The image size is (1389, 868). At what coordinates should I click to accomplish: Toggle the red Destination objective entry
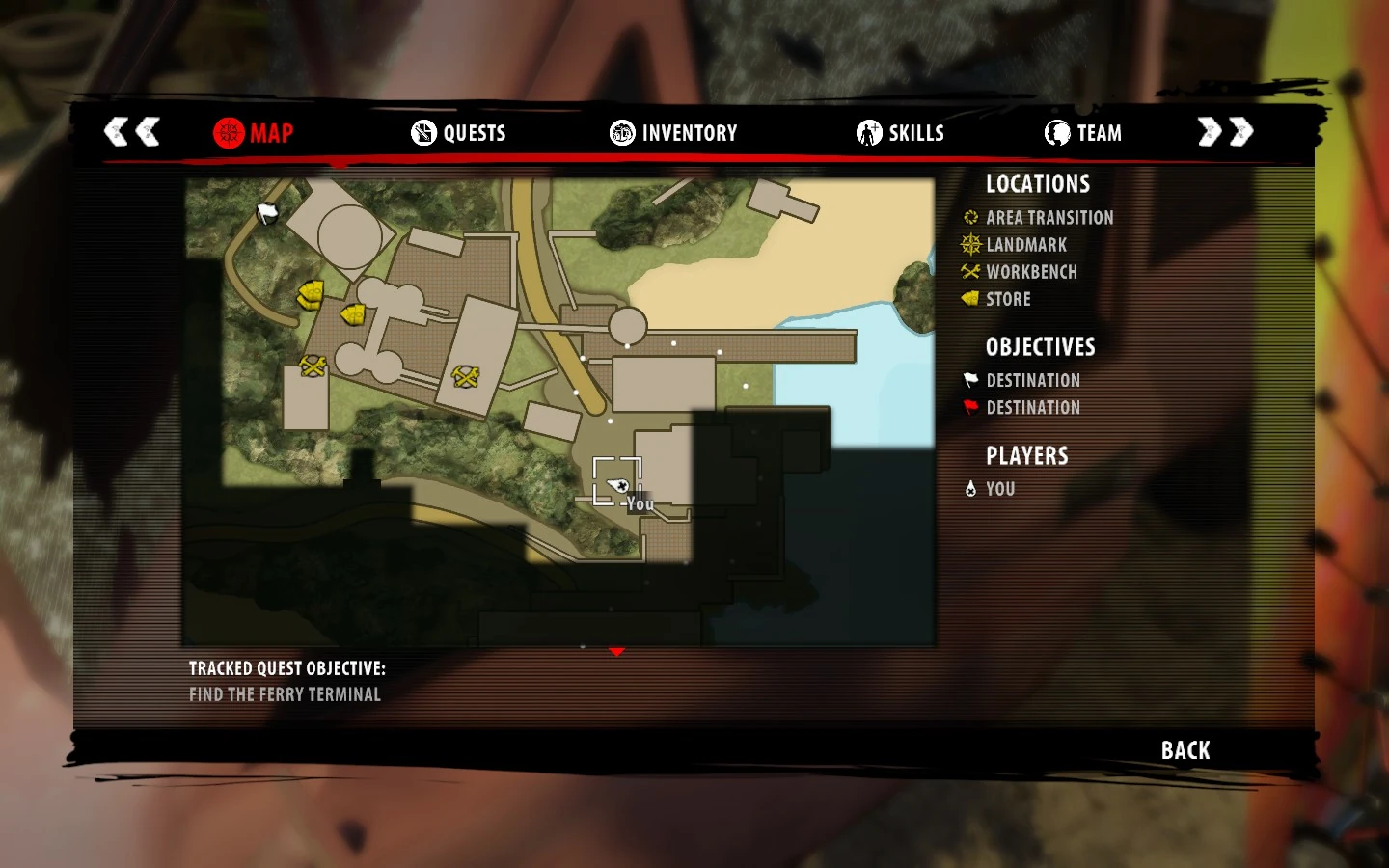pos(1033,407)
